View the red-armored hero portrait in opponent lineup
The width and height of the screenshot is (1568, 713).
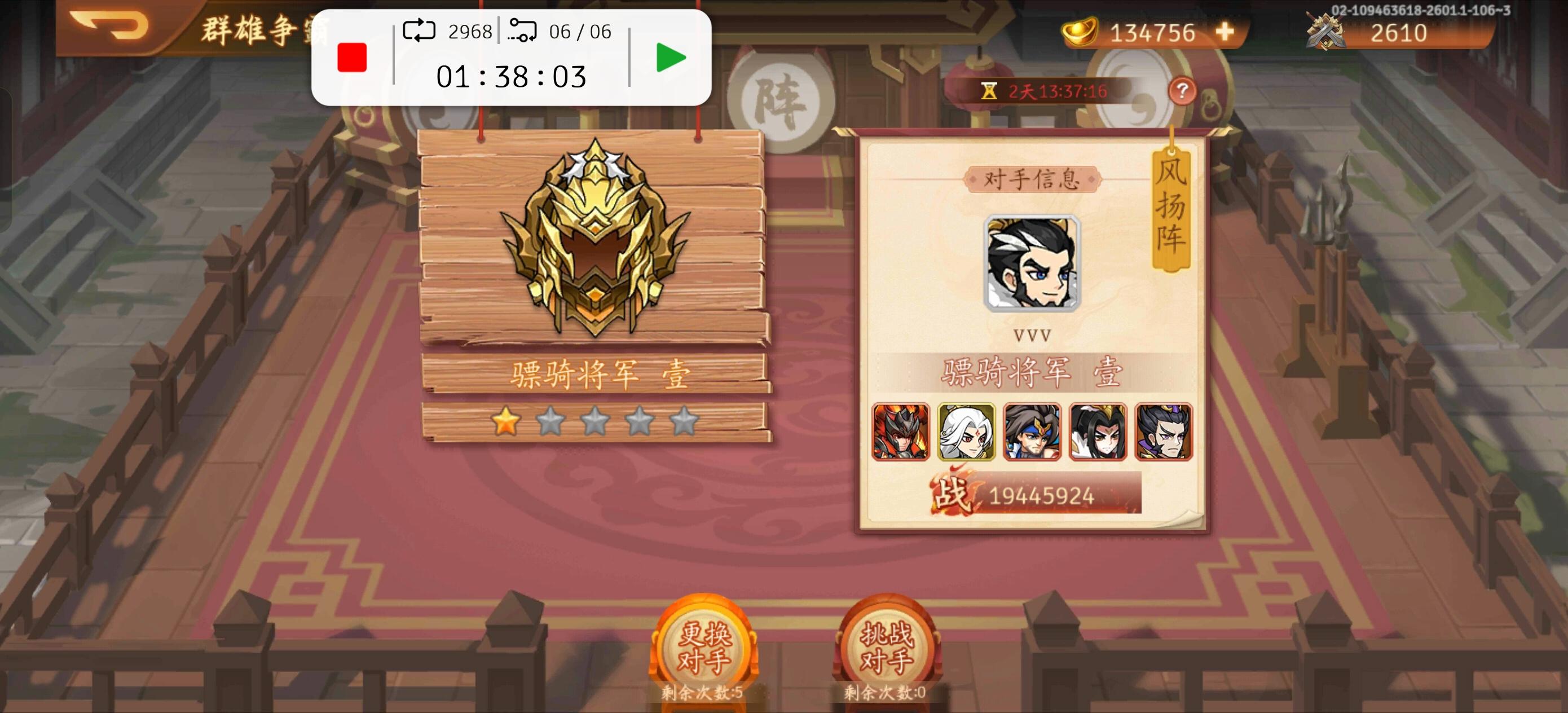[901, 433]
